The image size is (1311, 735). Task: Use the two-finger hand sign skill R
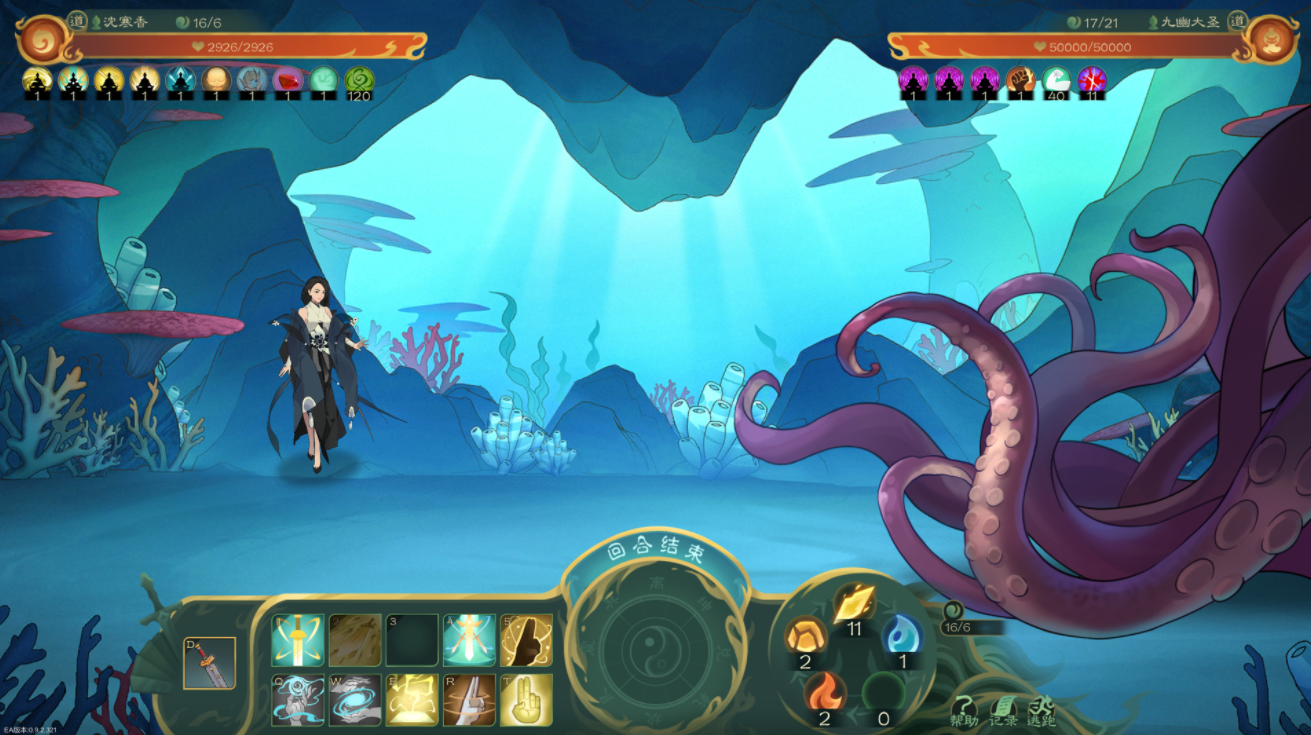[x=470, y=700]
